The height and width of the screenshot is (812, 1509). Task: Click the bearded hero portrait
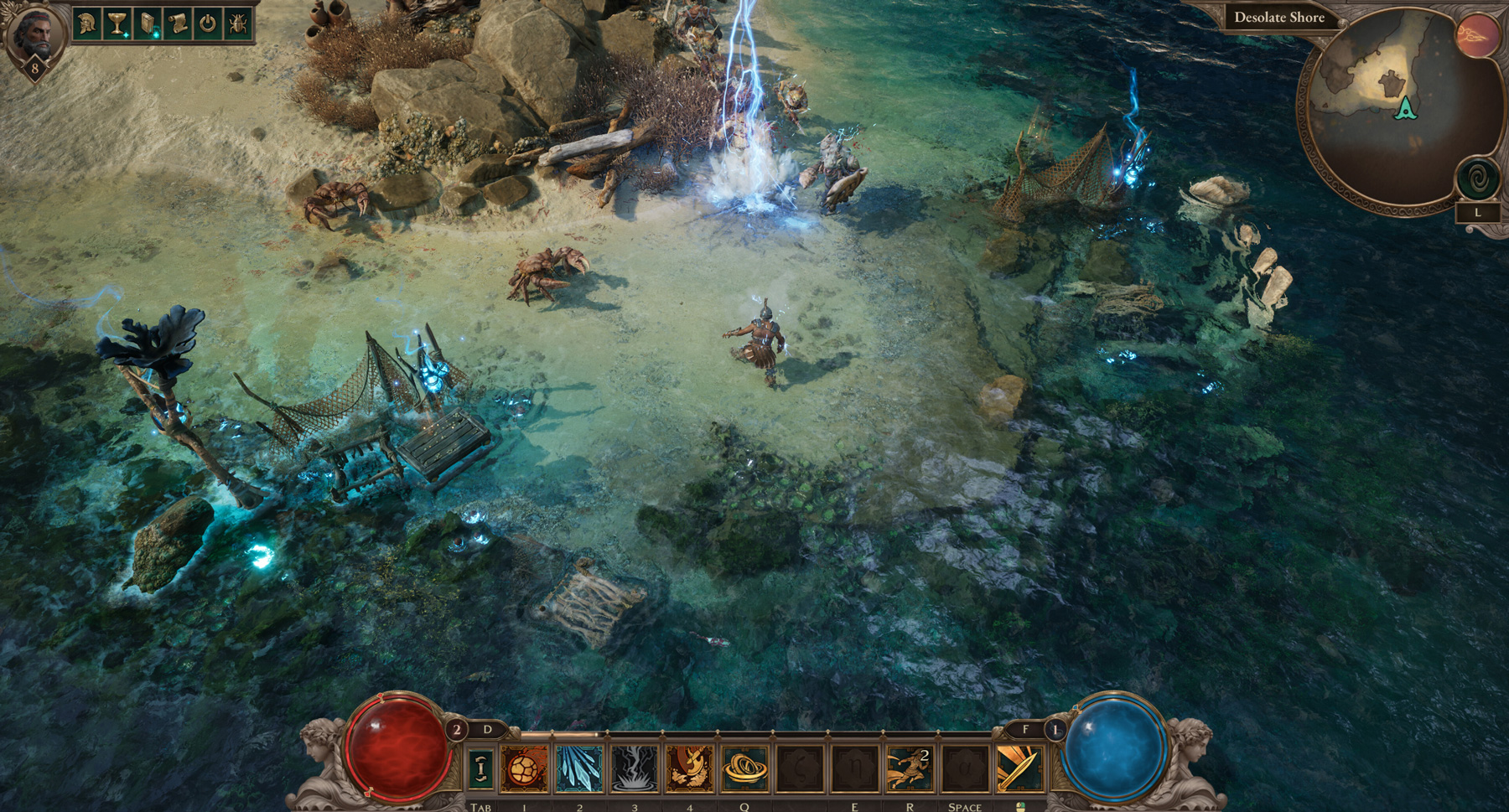[34, 32]
